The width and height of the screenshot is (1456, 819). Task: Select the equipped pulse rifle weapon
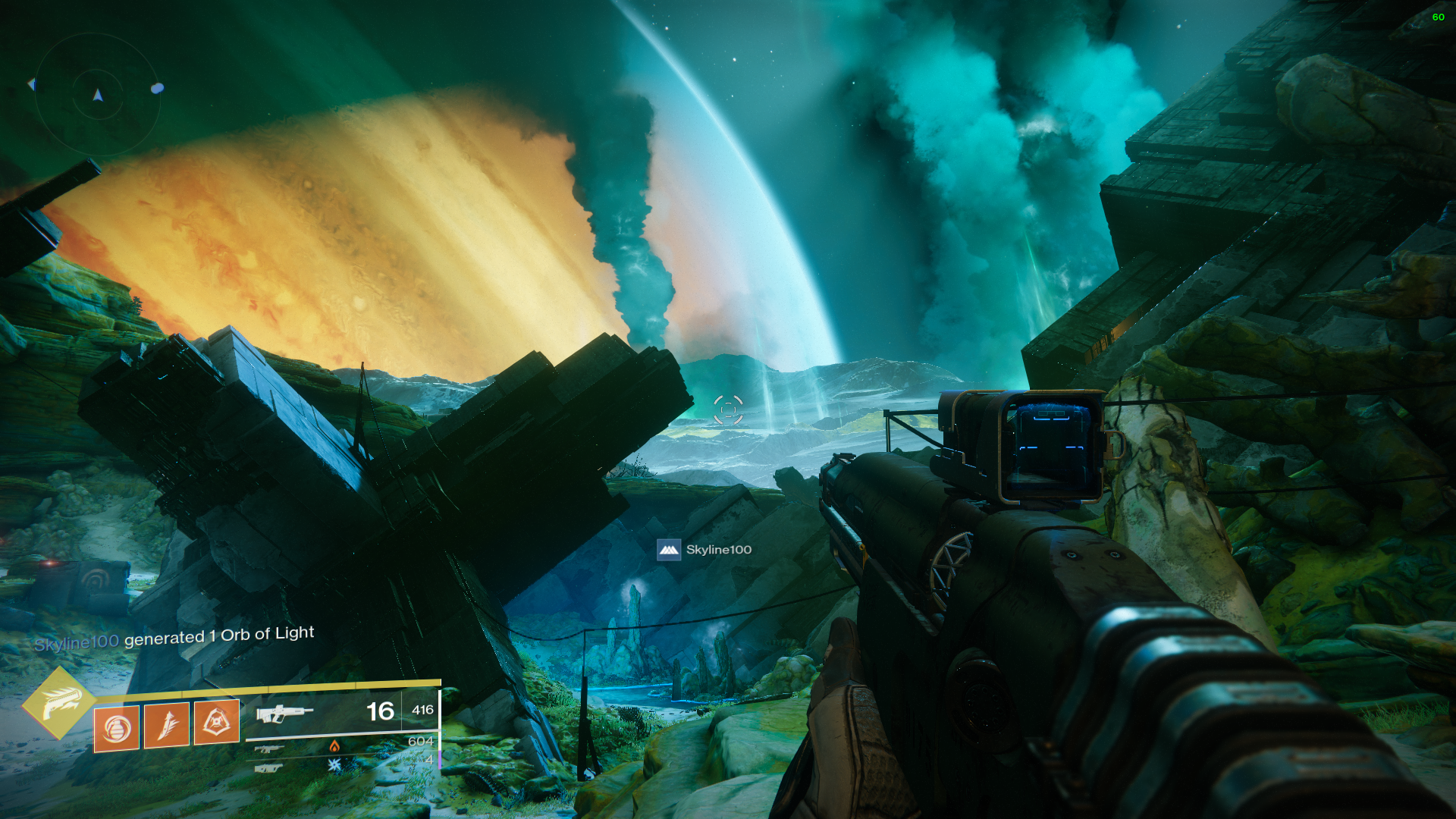pyautogui.click(x=284, y=714)
